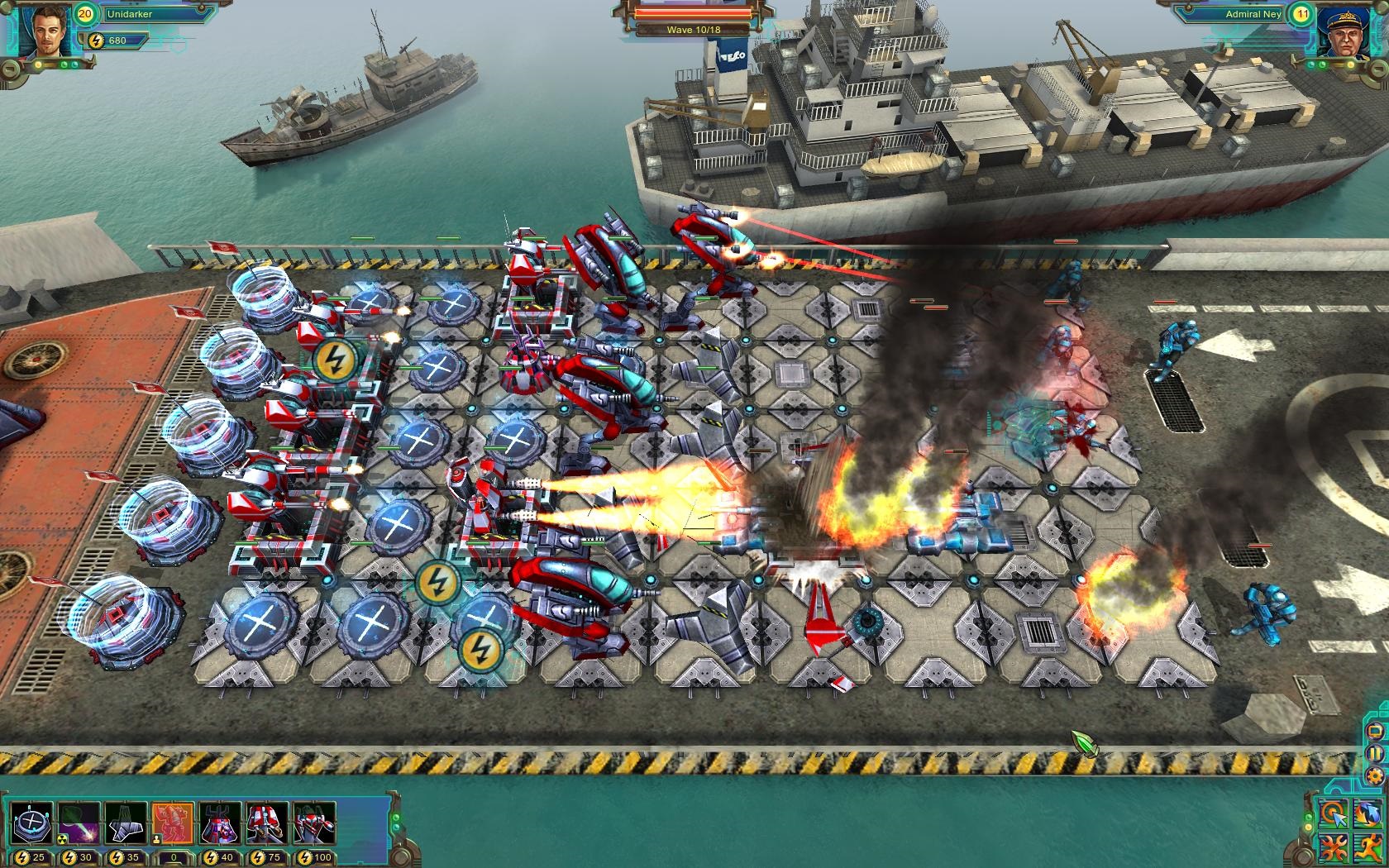Select the orange highlighted mech unit slot
The image size is (1389, 868).
pyautogui.click(x=173, y=824)
